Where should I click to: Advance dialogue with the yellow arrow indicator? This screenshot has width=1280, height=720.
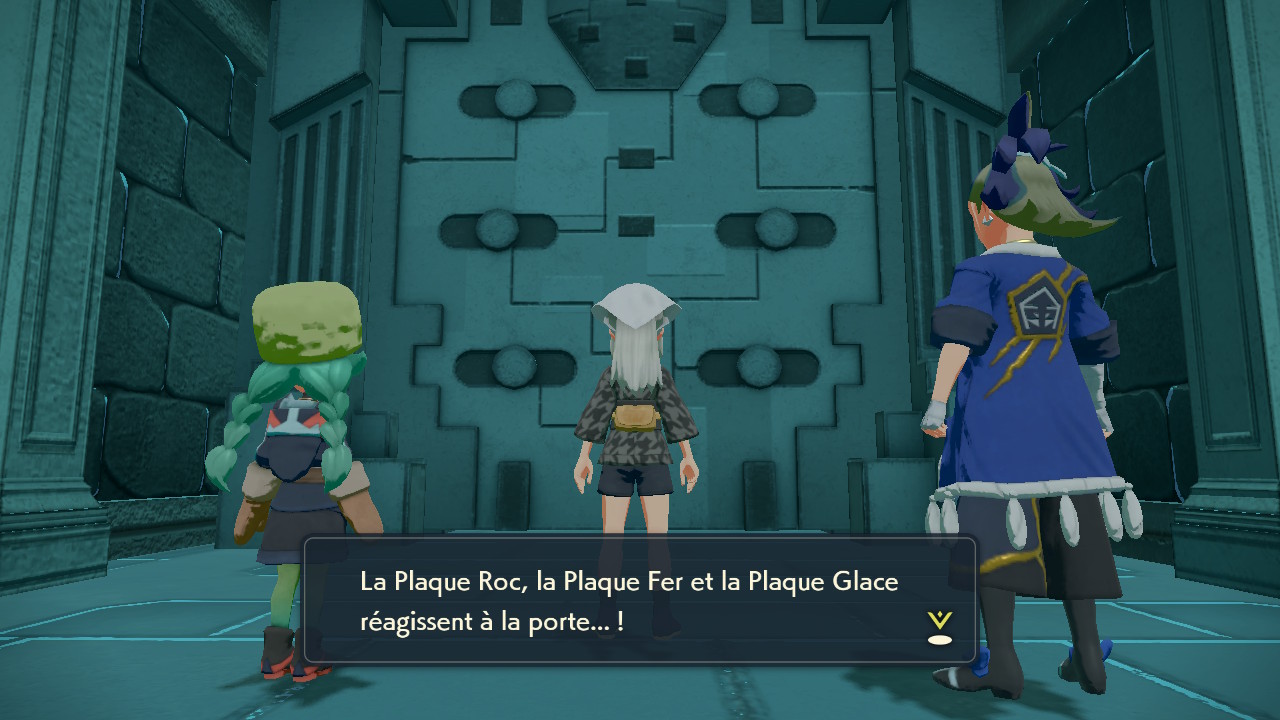939,627
